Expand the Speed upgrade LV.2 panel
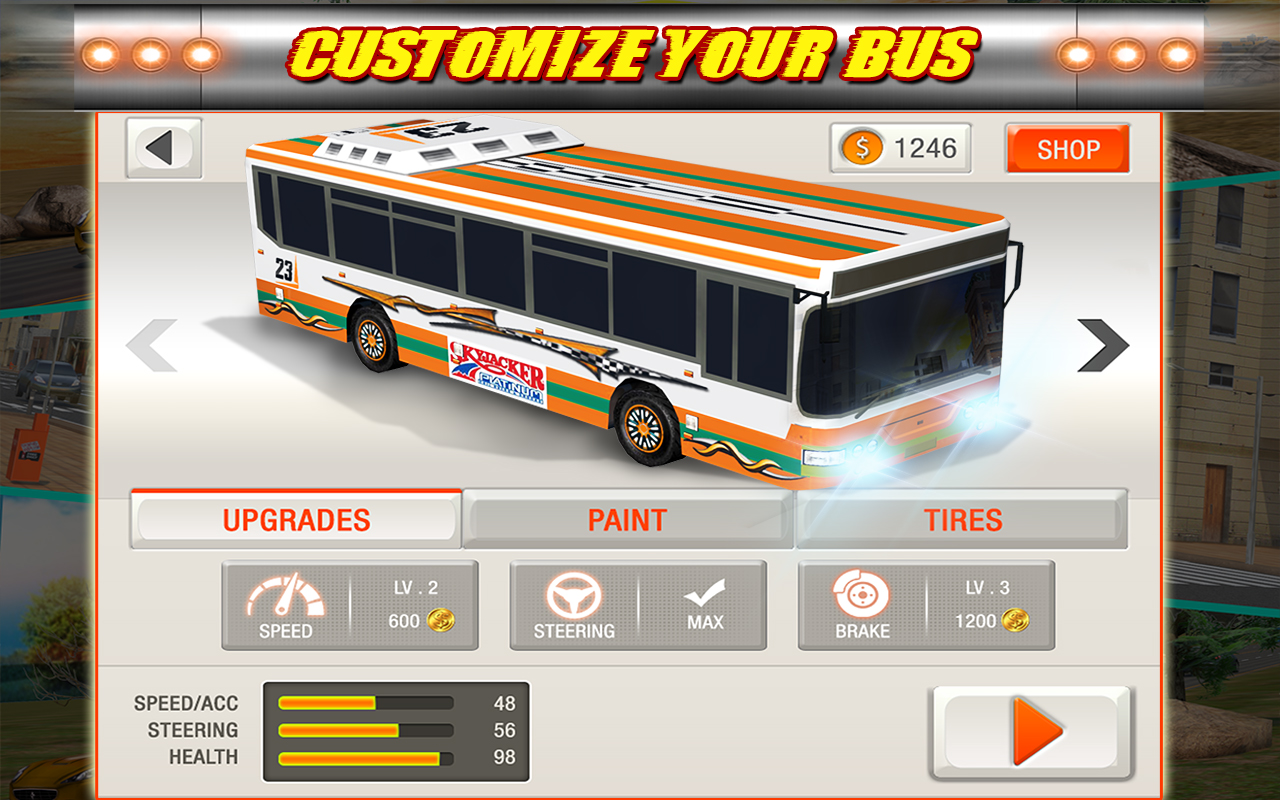 pos(350,605)
